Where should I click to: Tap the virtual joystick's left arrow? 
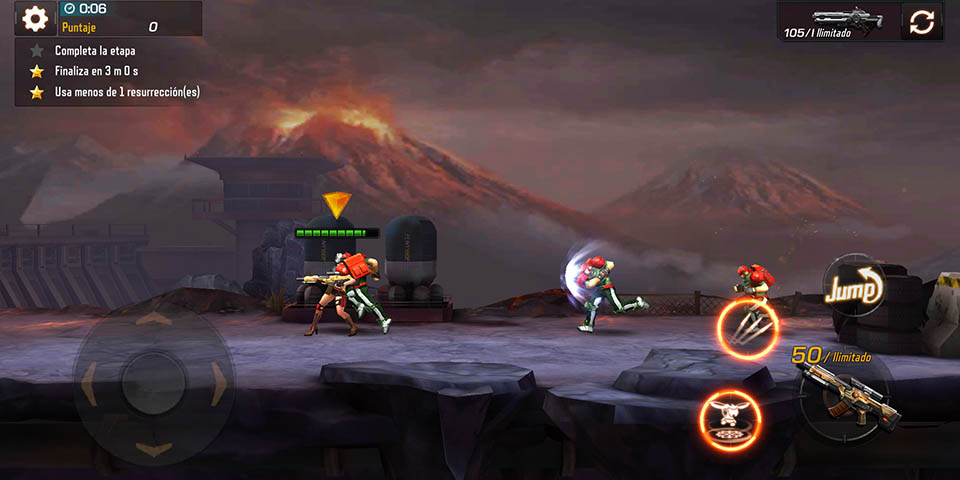click(88, 384)
